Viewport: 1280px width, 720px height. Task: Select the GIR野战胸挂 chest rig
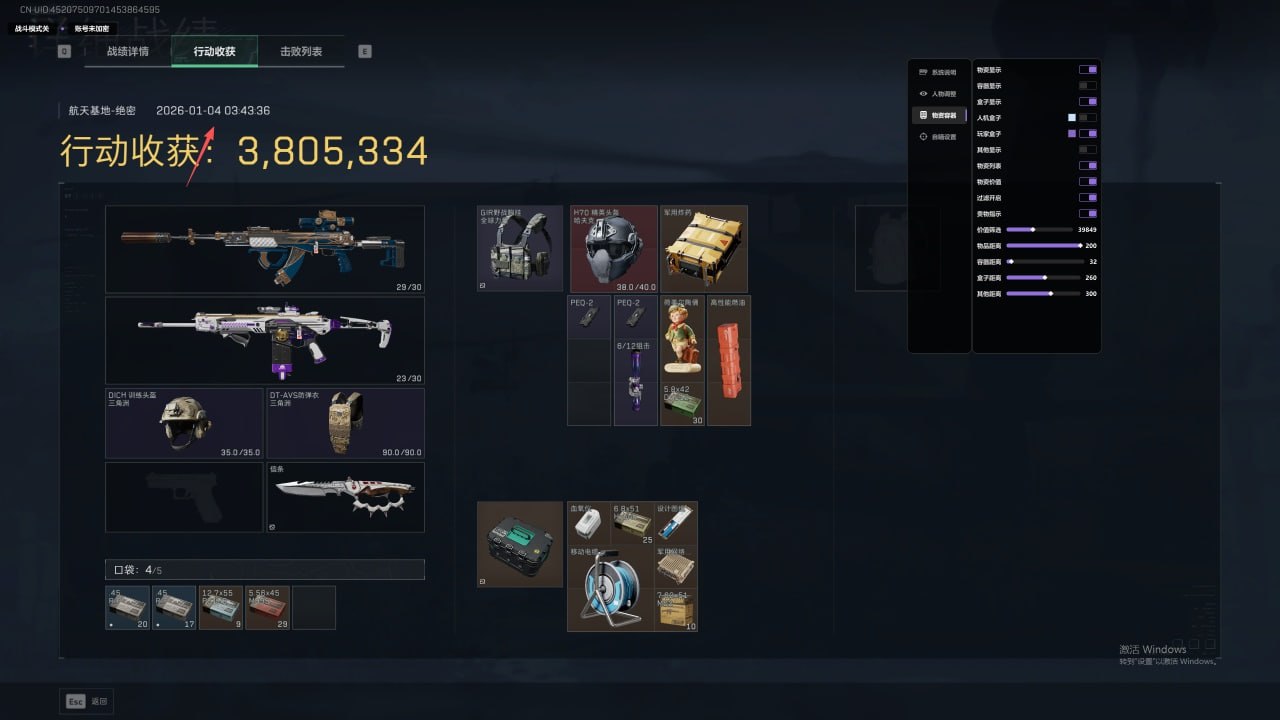point(520,249)
